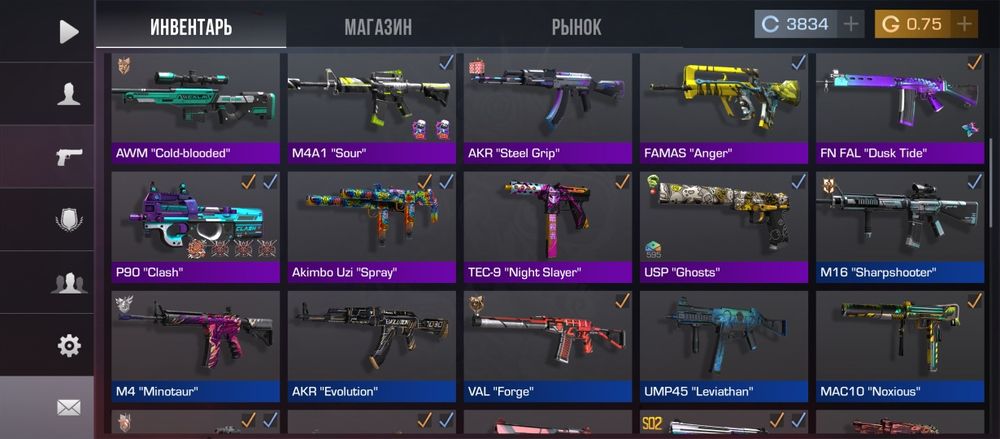
Task: Choose the FN FAL "Dusk Tide" skin
Action: pos(900,108)
